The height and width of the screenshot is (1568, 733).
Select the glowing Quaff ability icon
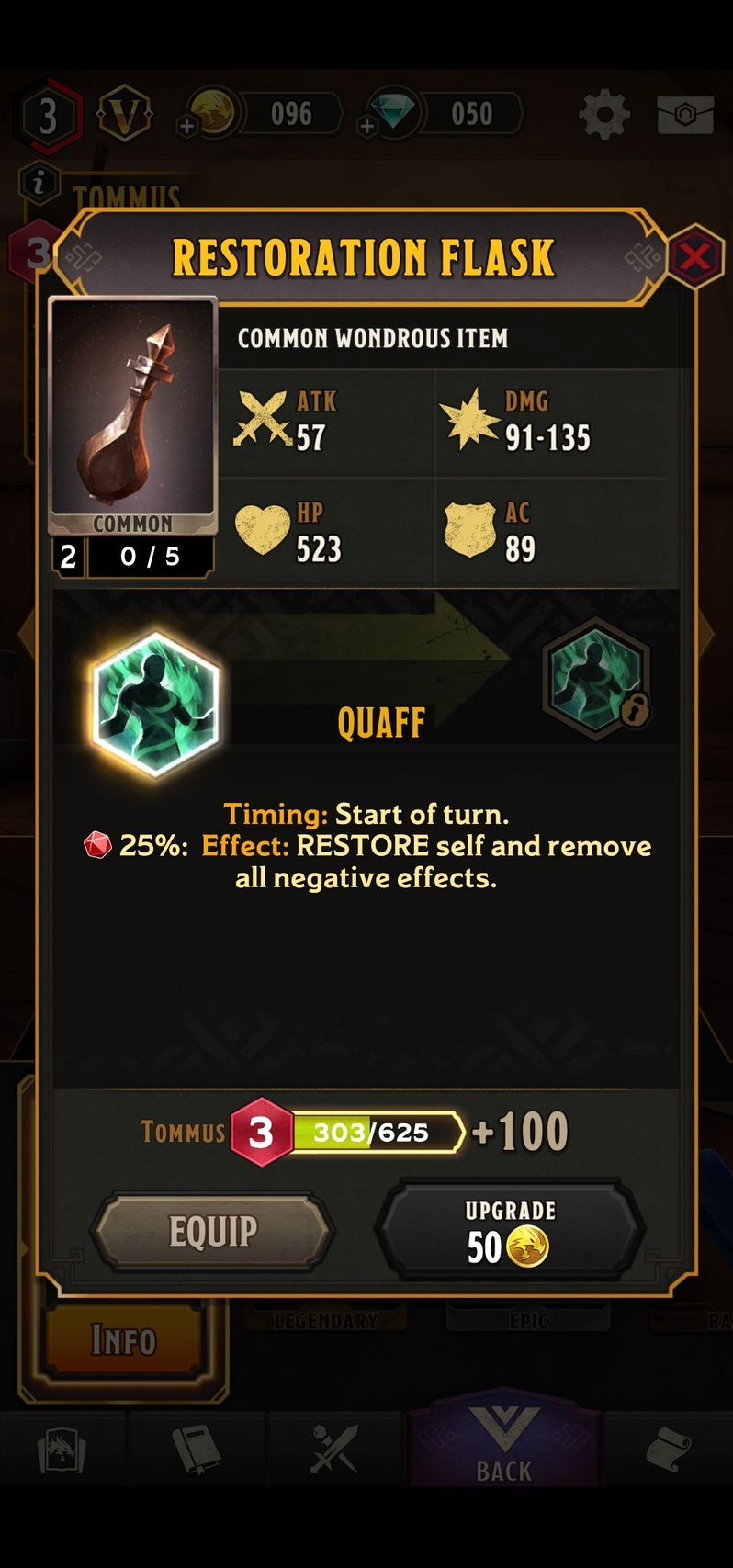pos(156,704)
